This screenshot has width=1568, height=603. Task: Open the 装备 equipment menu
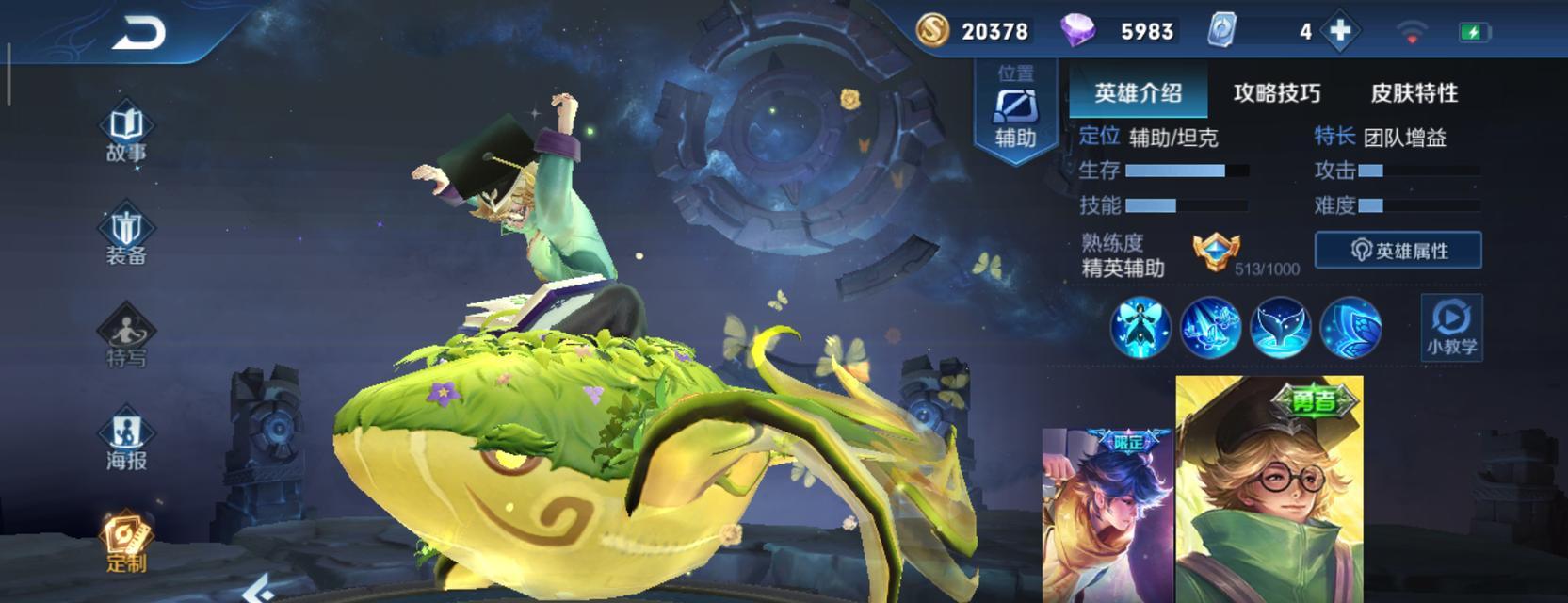point(126,237)
